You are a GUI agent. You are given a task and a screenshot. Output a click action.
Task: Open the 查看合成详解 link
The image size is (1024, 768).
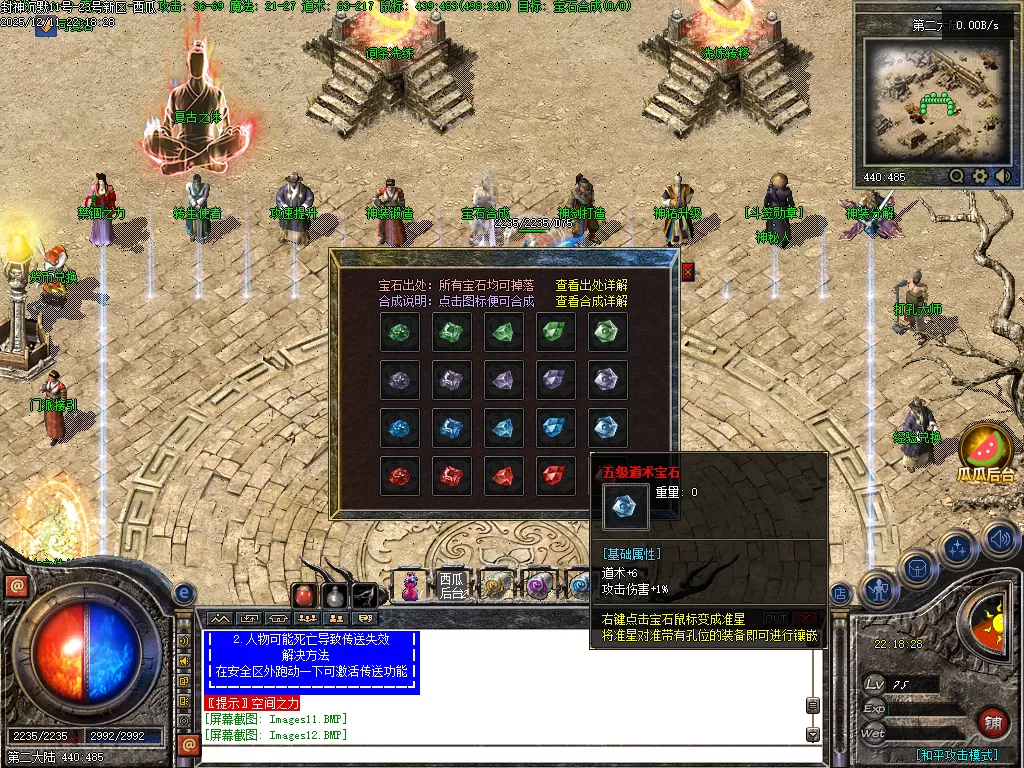coord(592,301)
